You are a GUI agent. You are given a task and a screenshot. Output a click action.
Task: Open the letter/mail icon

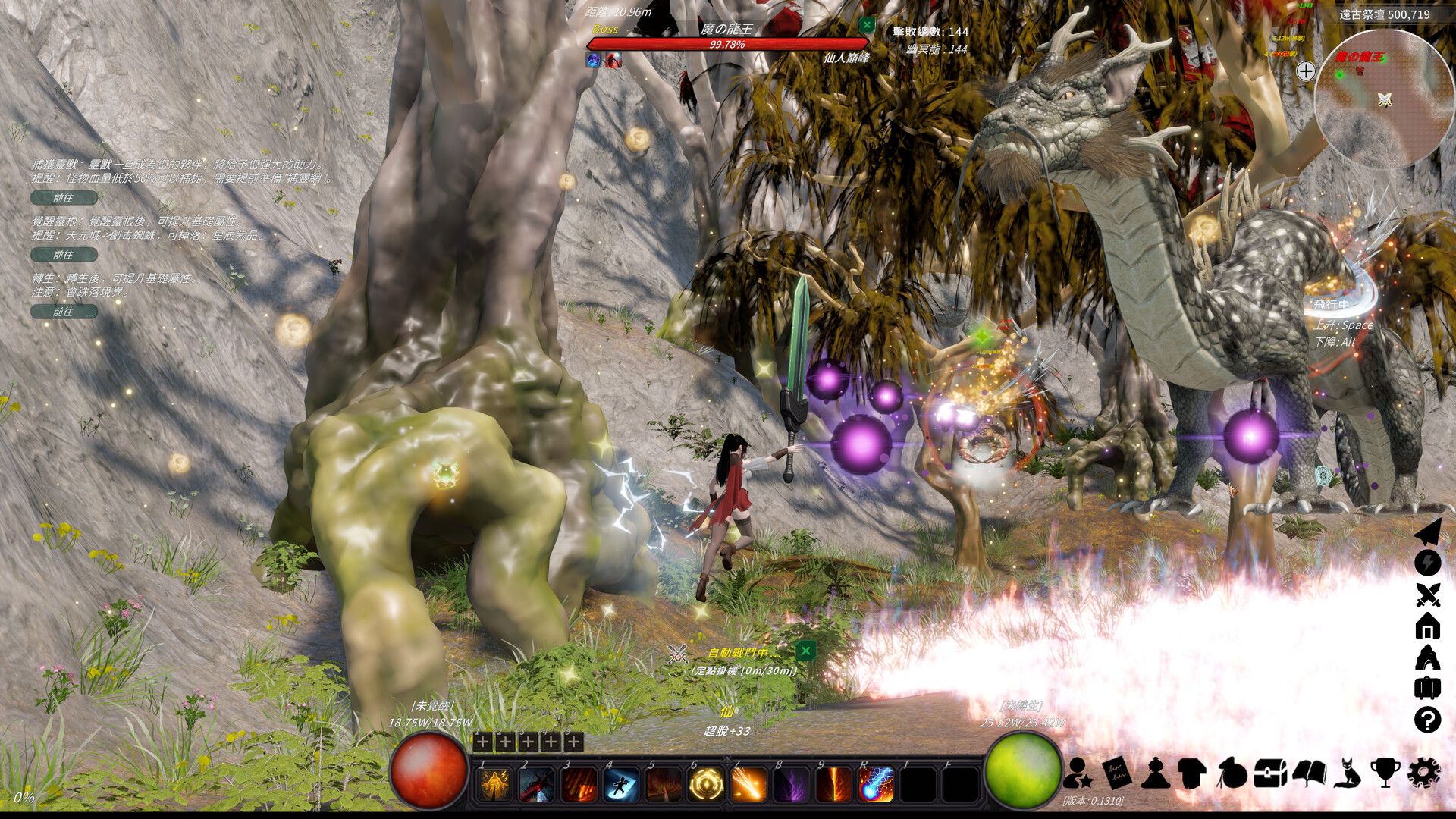1117,773
